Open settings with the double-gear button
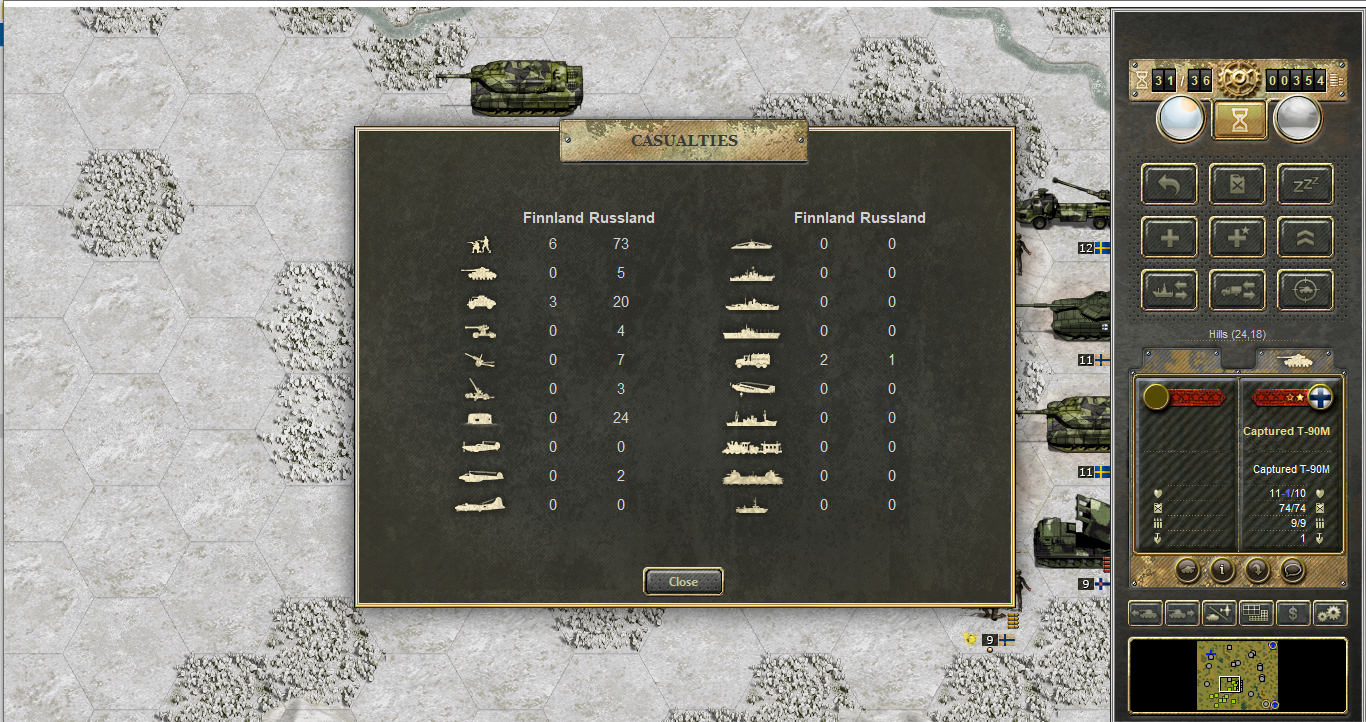The image size is (1366, 722). click(1330, 612)
